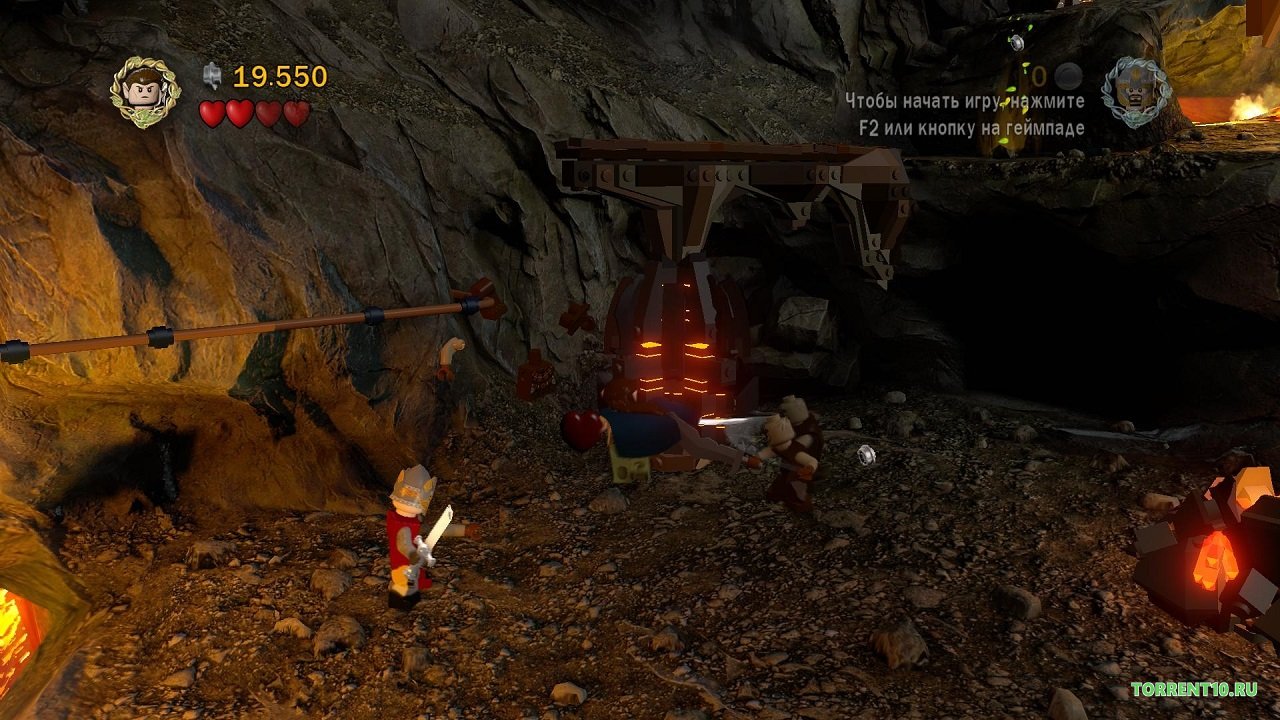Click player two's greyed character portrait
The image size is (1280, 720).
point(1136,91)
